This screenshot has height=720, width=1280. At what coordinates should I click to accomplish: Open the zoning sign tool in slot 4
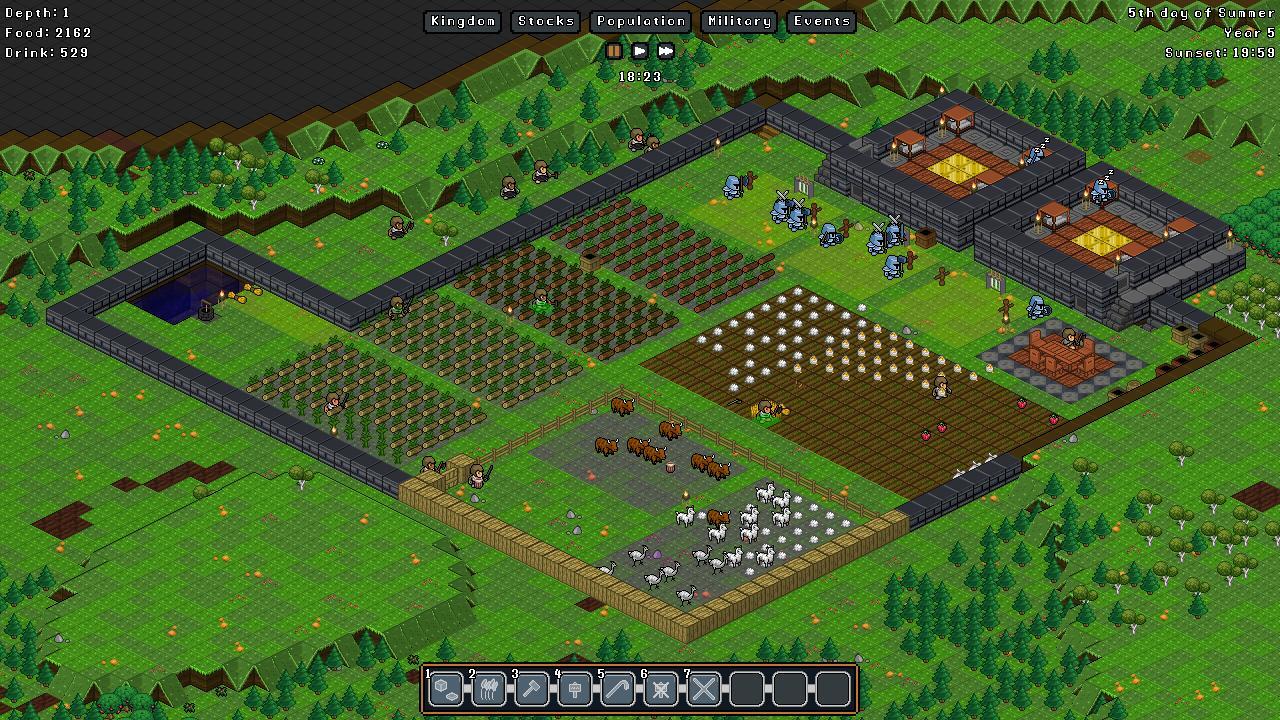tap(574, 689)
